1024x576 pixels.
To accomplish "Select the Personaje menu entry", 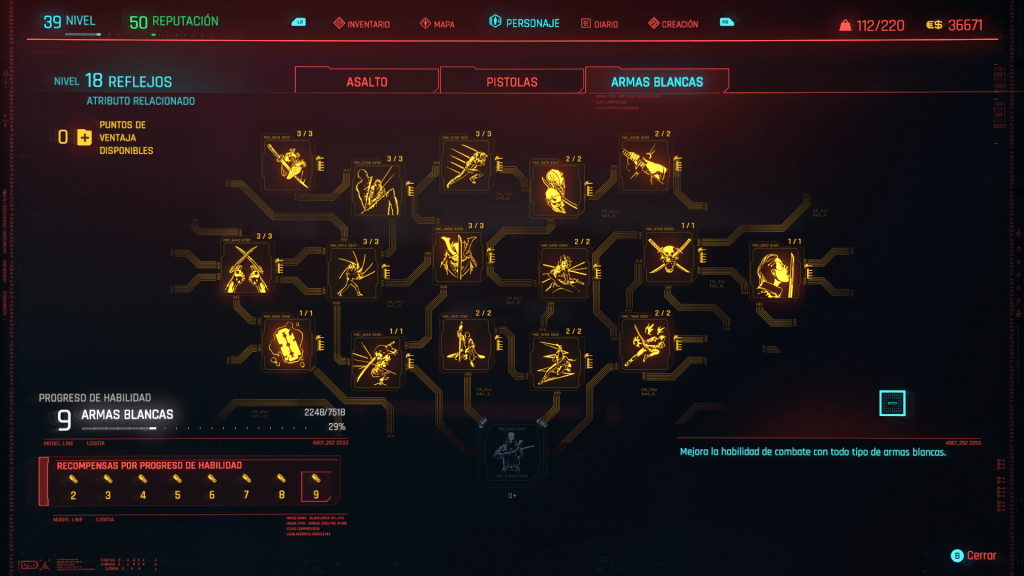I will click(x=524, y=23).
